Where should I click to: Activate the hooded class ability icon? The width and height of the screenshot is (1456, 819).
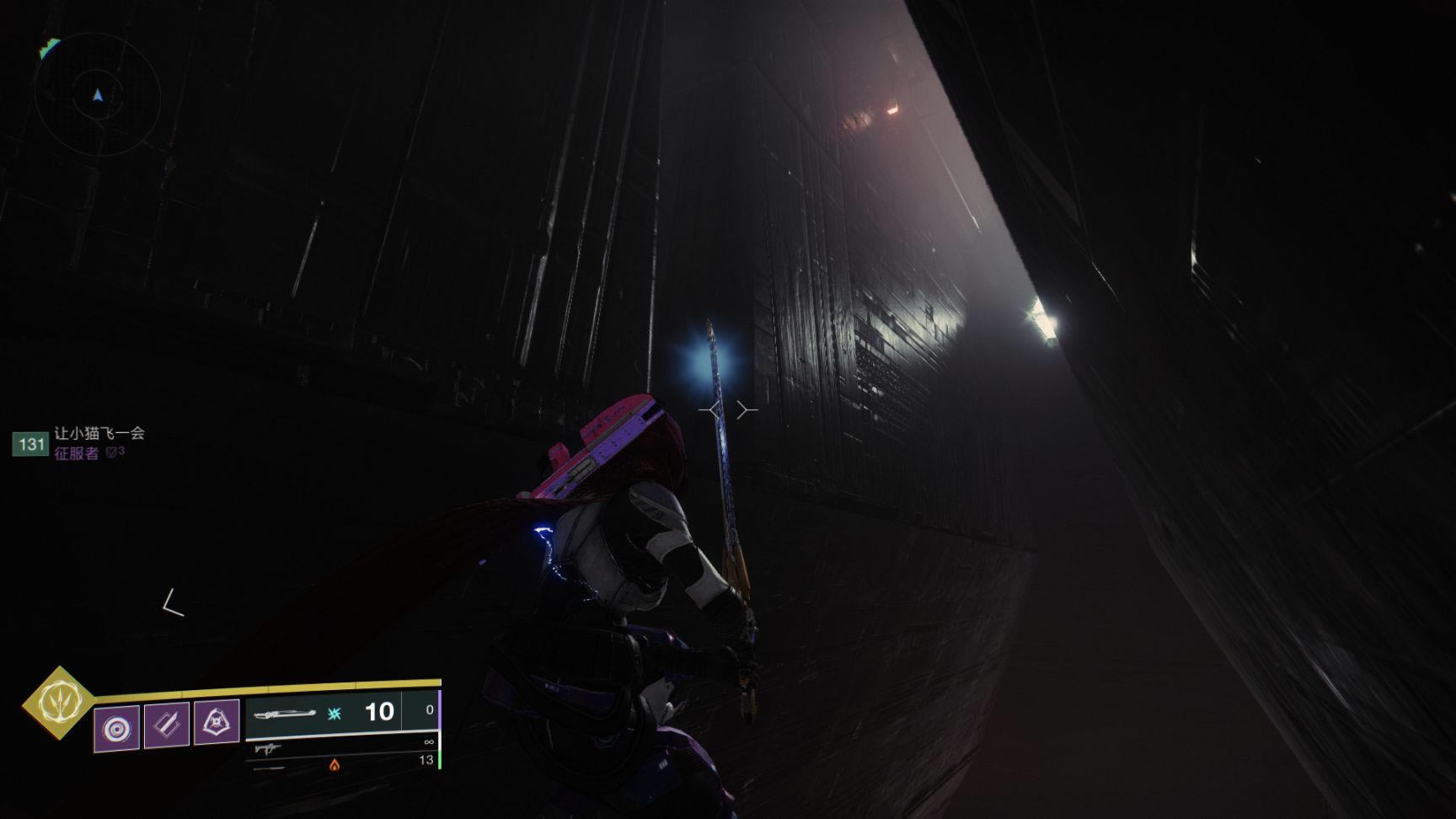[x=217, y=722]
